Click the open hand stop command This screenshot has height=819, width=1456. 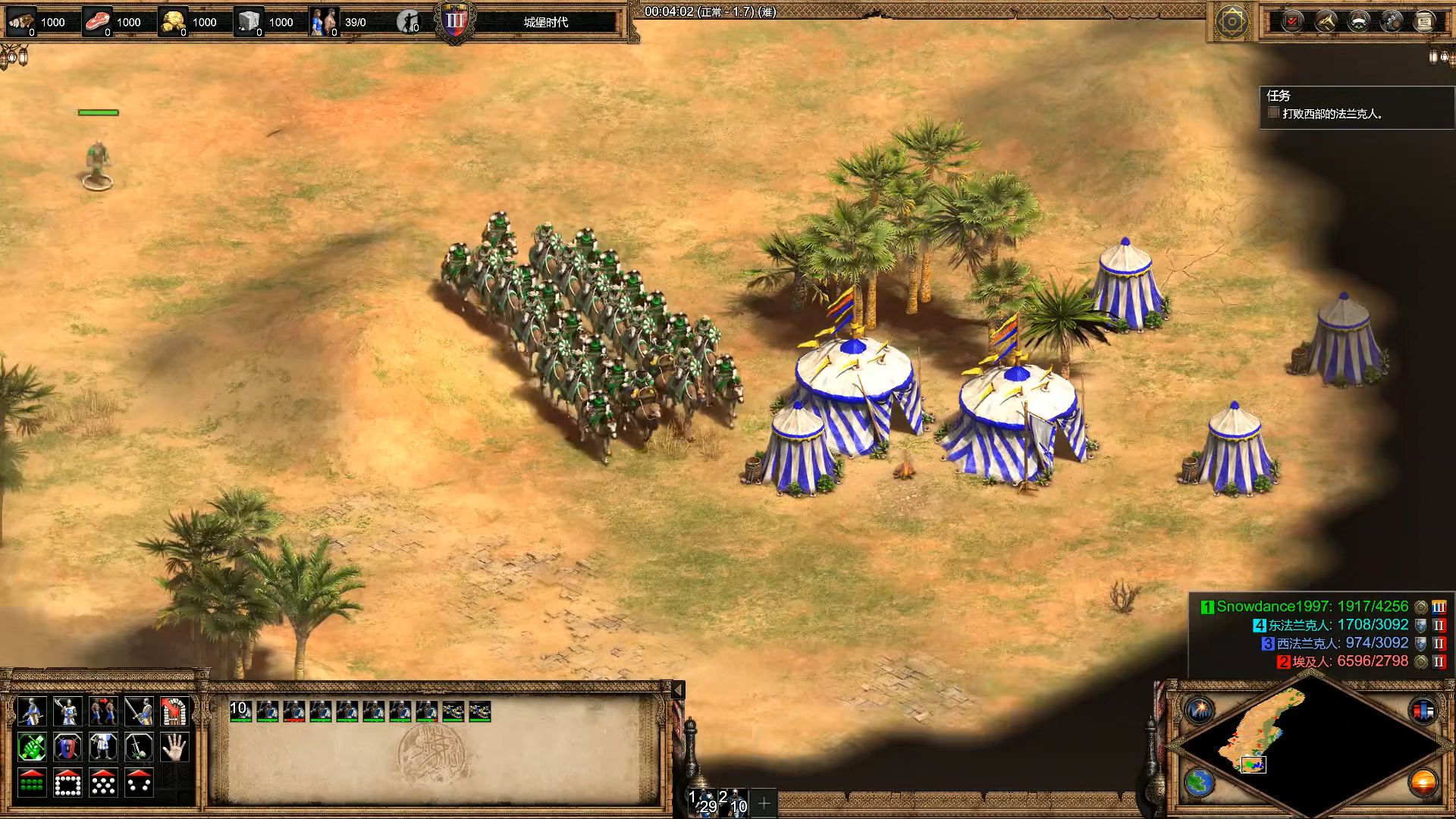[174, 748]
